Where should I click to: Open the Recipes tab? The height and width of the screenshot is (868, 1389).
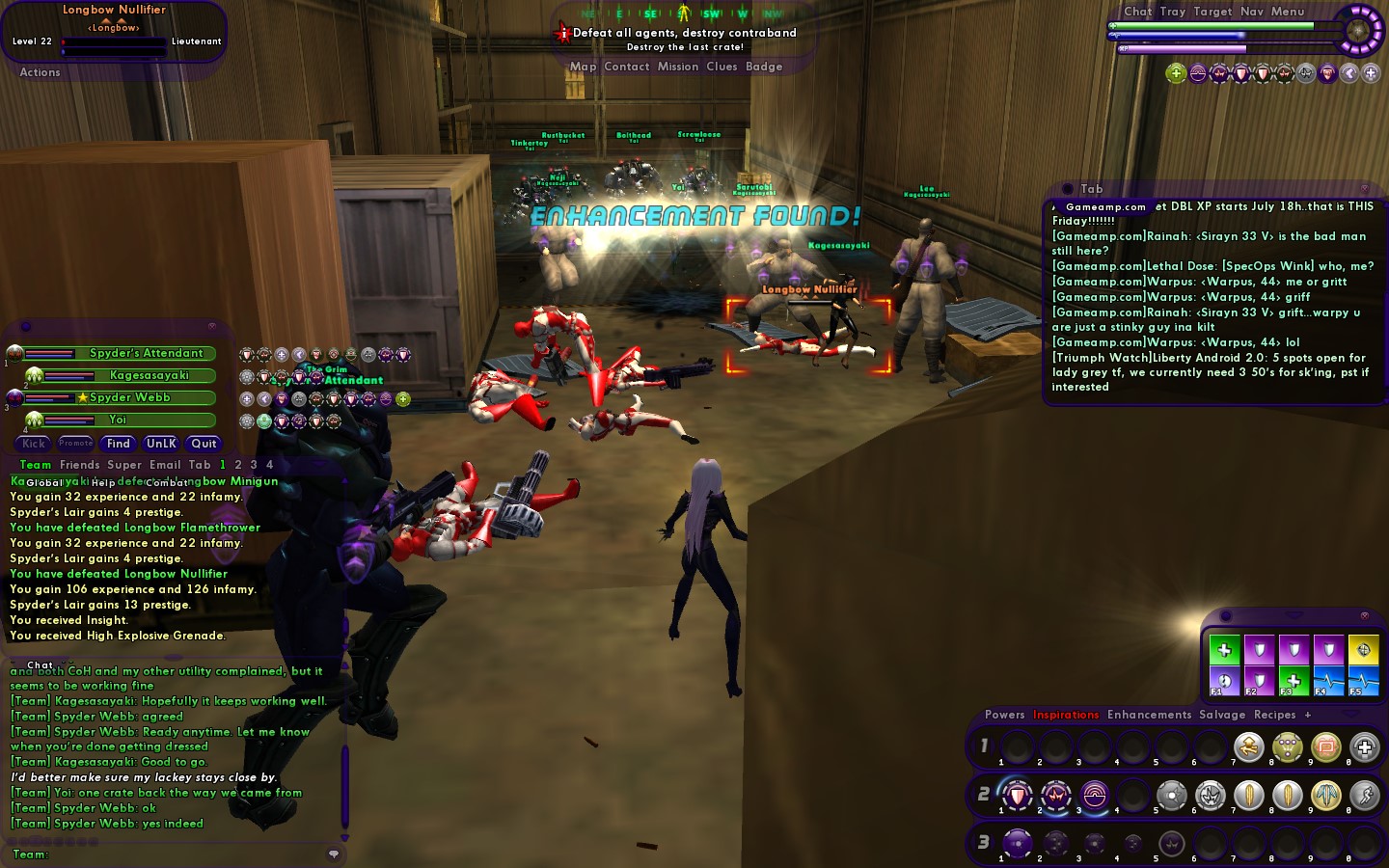tap(1274, 715)
